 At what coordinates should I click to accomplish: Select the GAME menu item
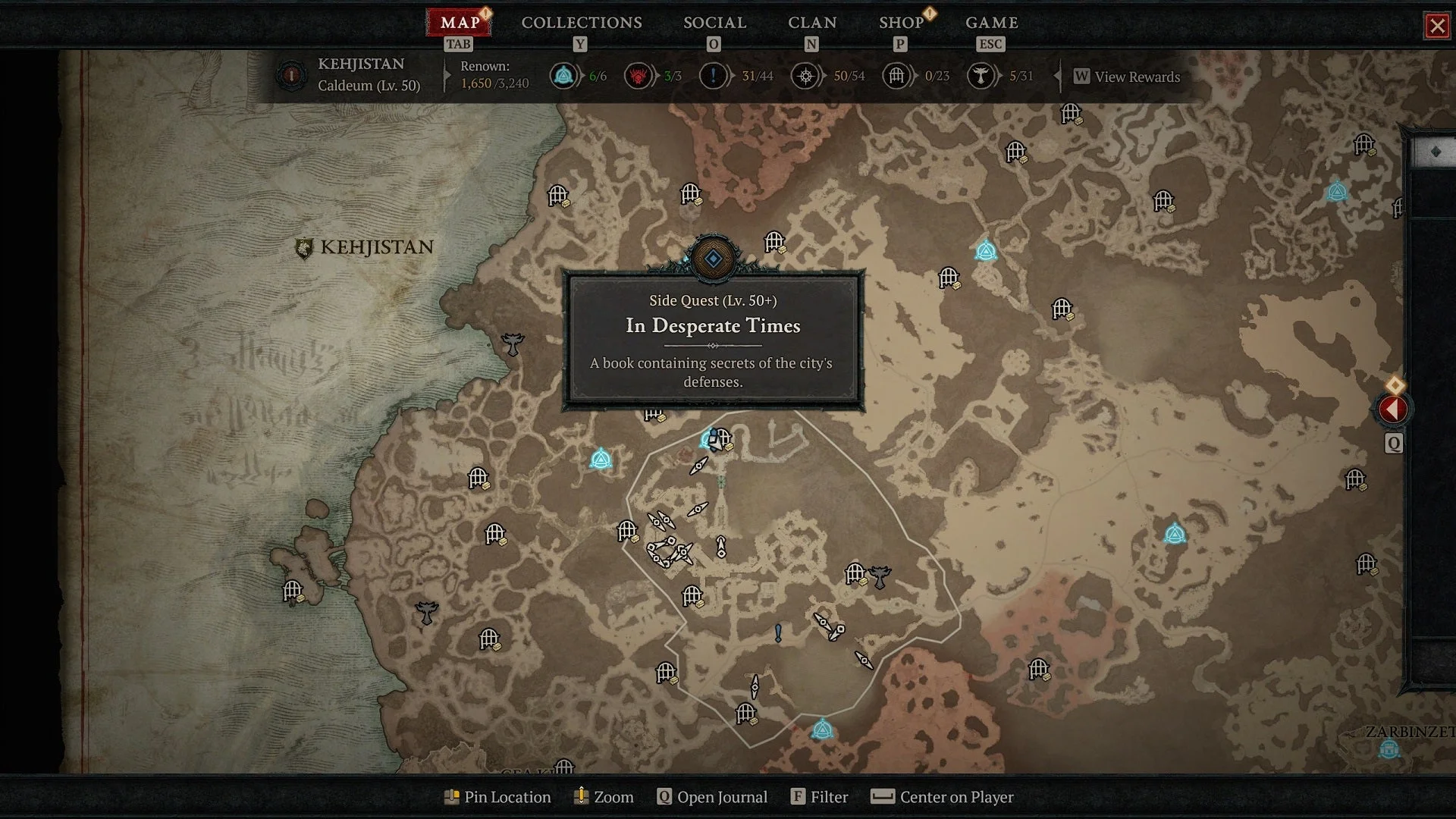click(991, 23)
